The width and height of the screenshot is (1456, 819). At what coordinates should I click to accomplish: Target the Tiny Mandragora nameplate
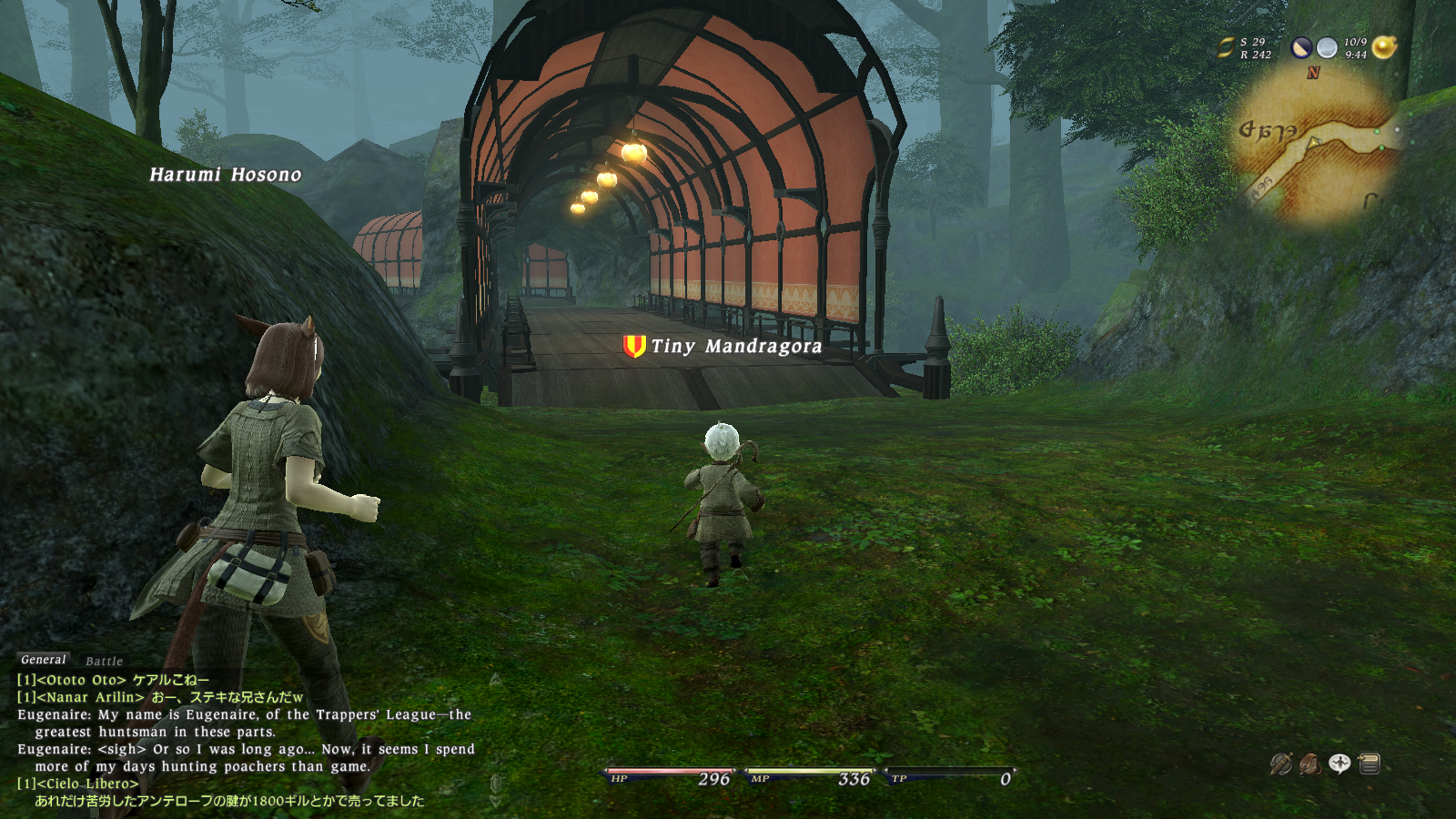(735, 347)
